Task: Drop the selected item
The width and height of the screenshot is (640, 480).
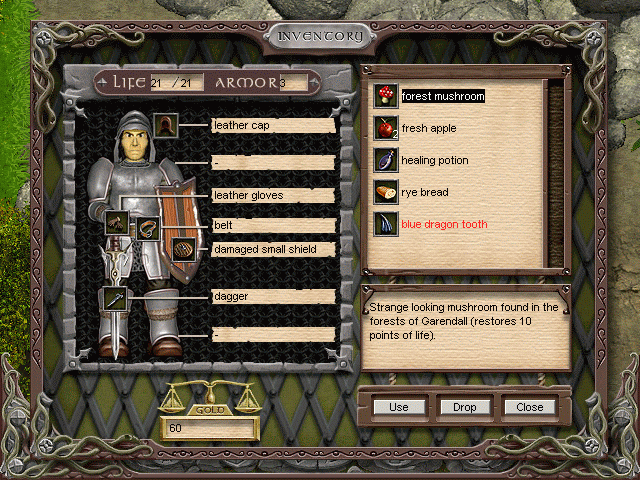Action: [464, 407]
